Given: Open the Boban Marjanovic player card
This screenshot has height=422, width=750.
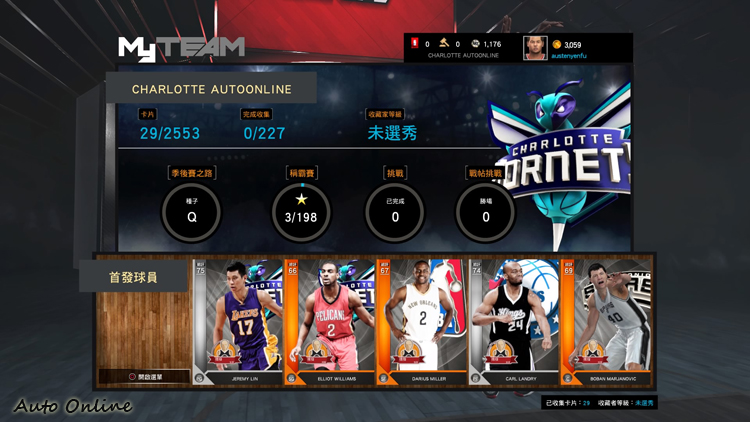Looking at the screenshot, I should pos(606,322).
